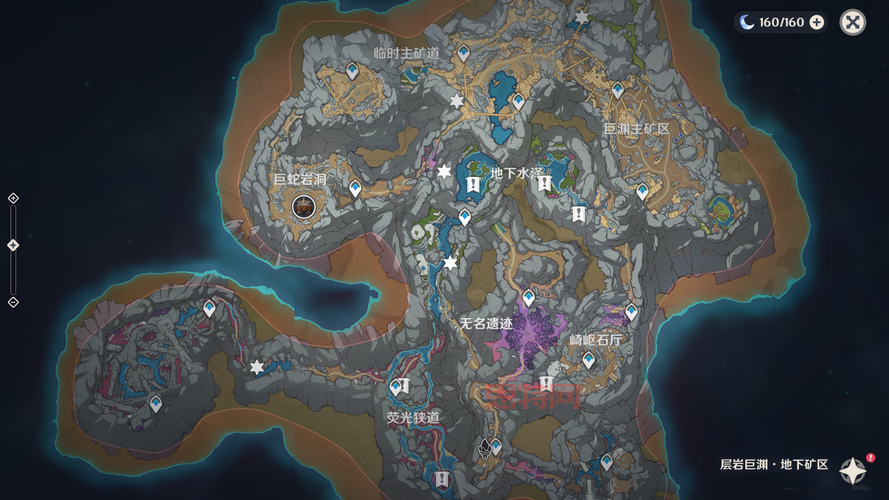Add Original Resin with the plus button

[x=817, y=22]
